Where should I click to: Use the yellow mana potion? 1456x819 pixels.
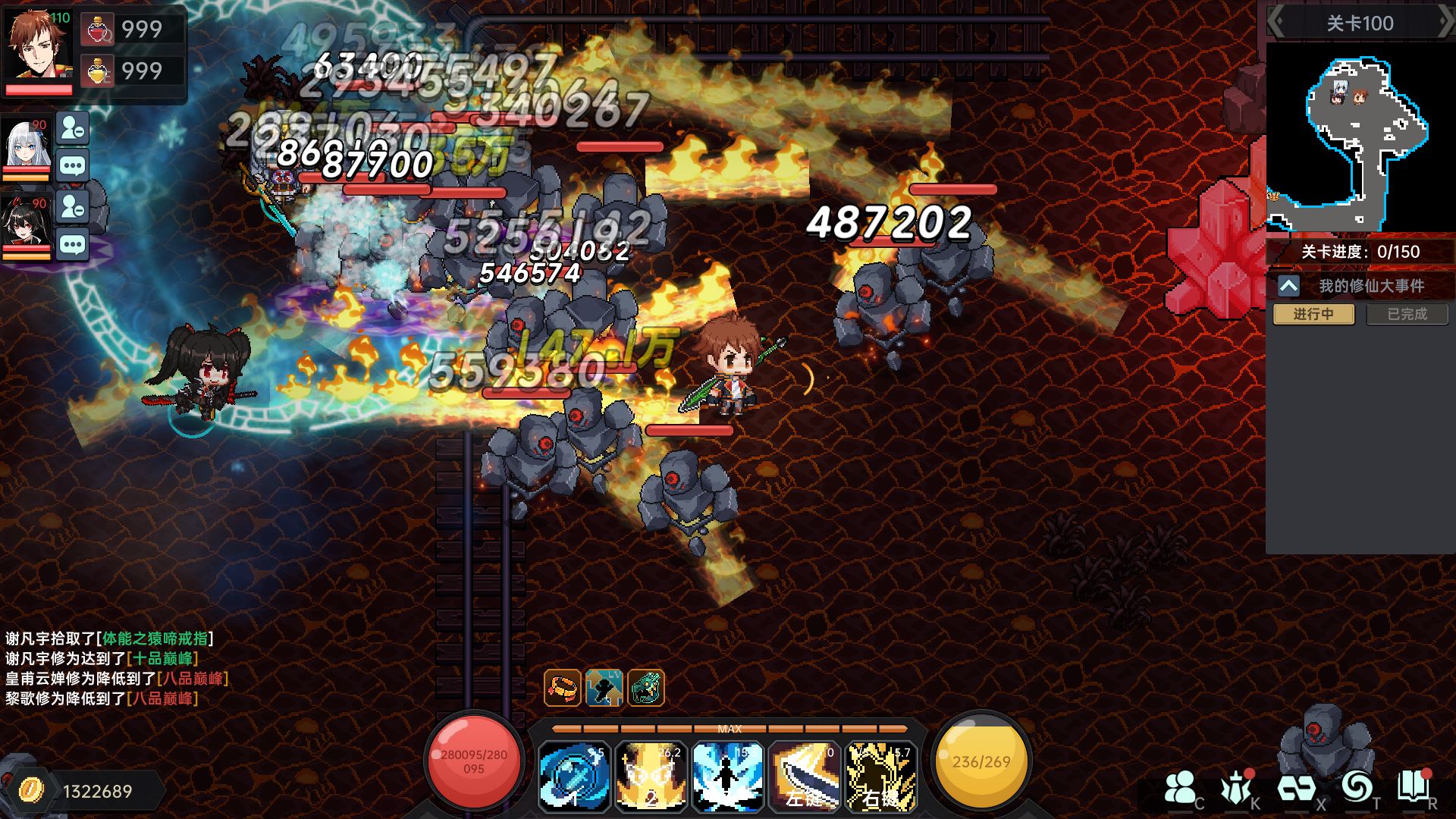pos(98,72)
